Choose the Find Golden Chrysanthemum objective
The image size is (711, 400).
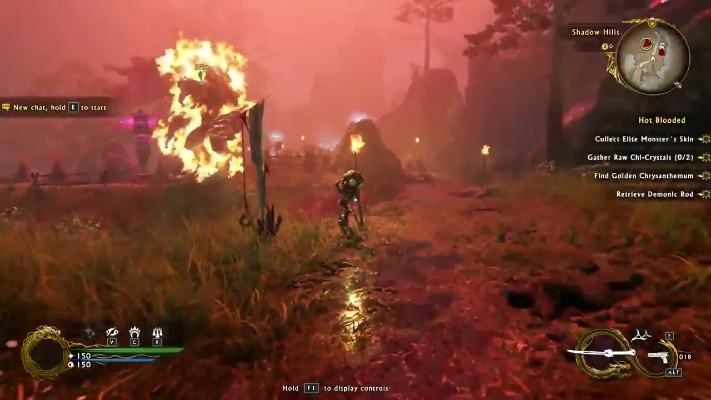646,175
